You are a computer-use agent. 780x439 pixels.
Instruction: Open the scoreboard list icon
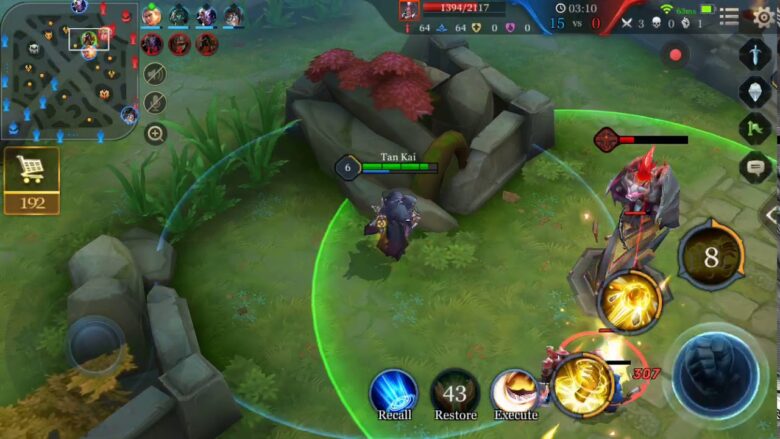click(x=730, y=18)
